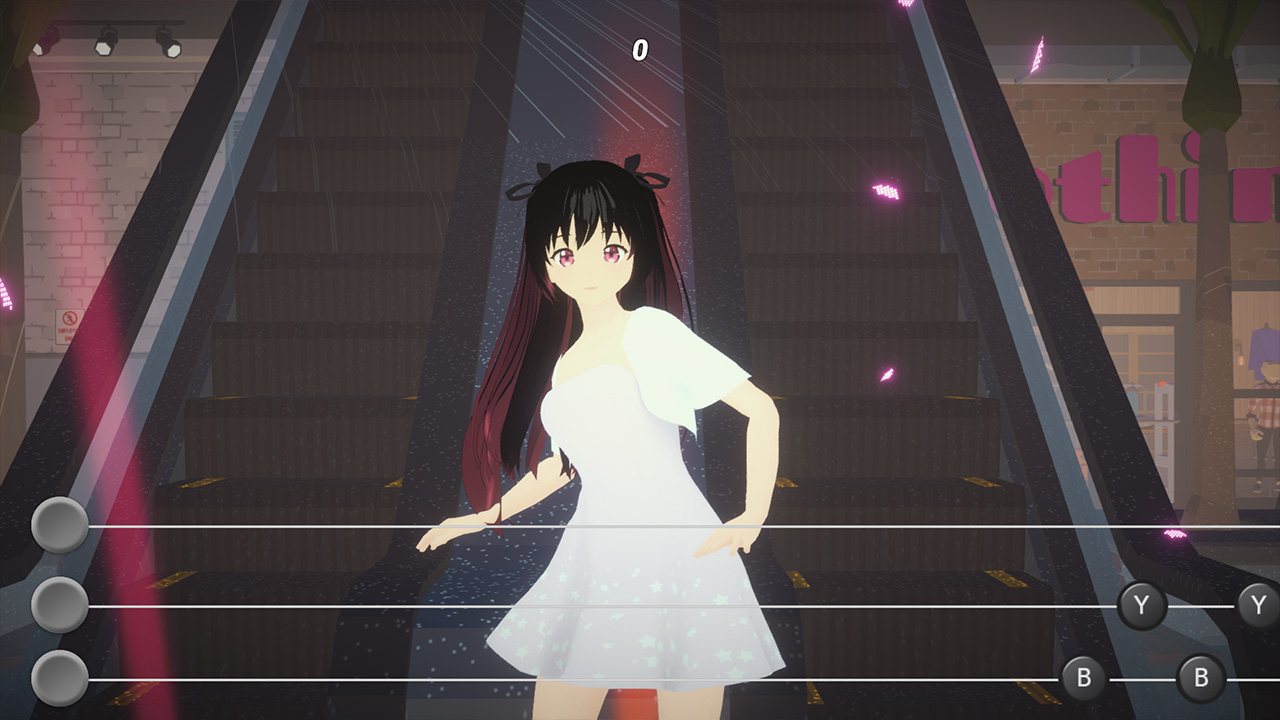
Task: Click the top gray note receptor circle
Action: pyautogui.click(x=60, y=524)
